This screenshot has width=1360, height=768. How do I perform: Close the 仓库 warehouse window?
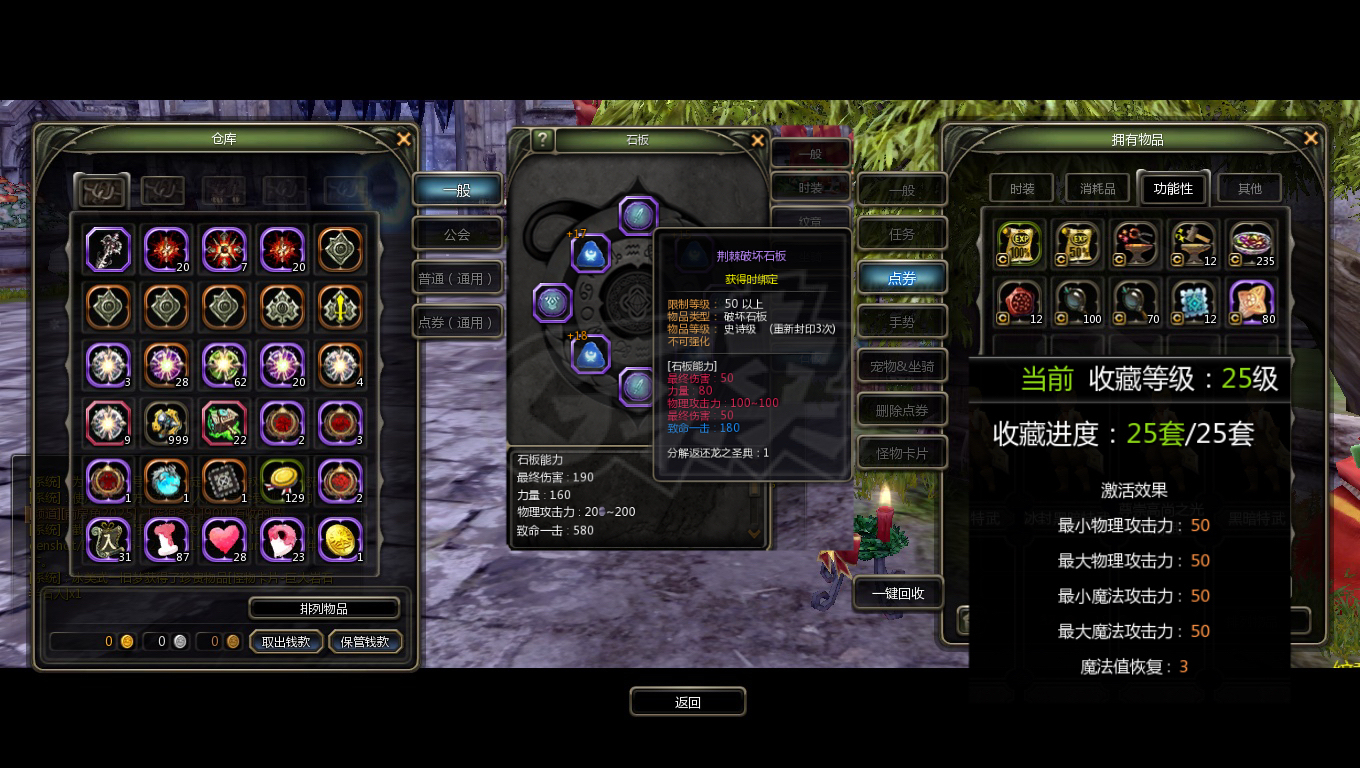point(404,139)
